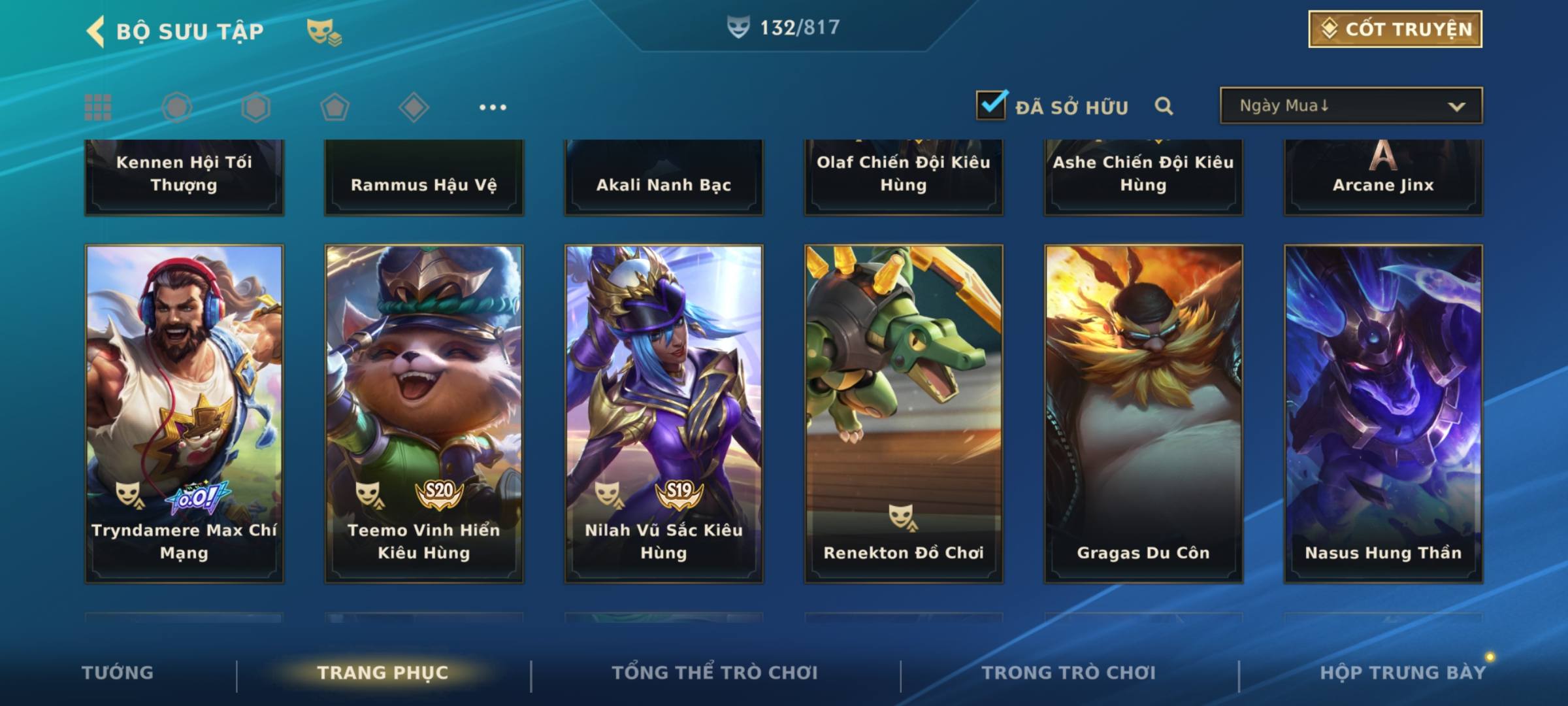Open the skin search magnifier
The height and width of the screenshot is (706, 1568).
(1164, 106)
